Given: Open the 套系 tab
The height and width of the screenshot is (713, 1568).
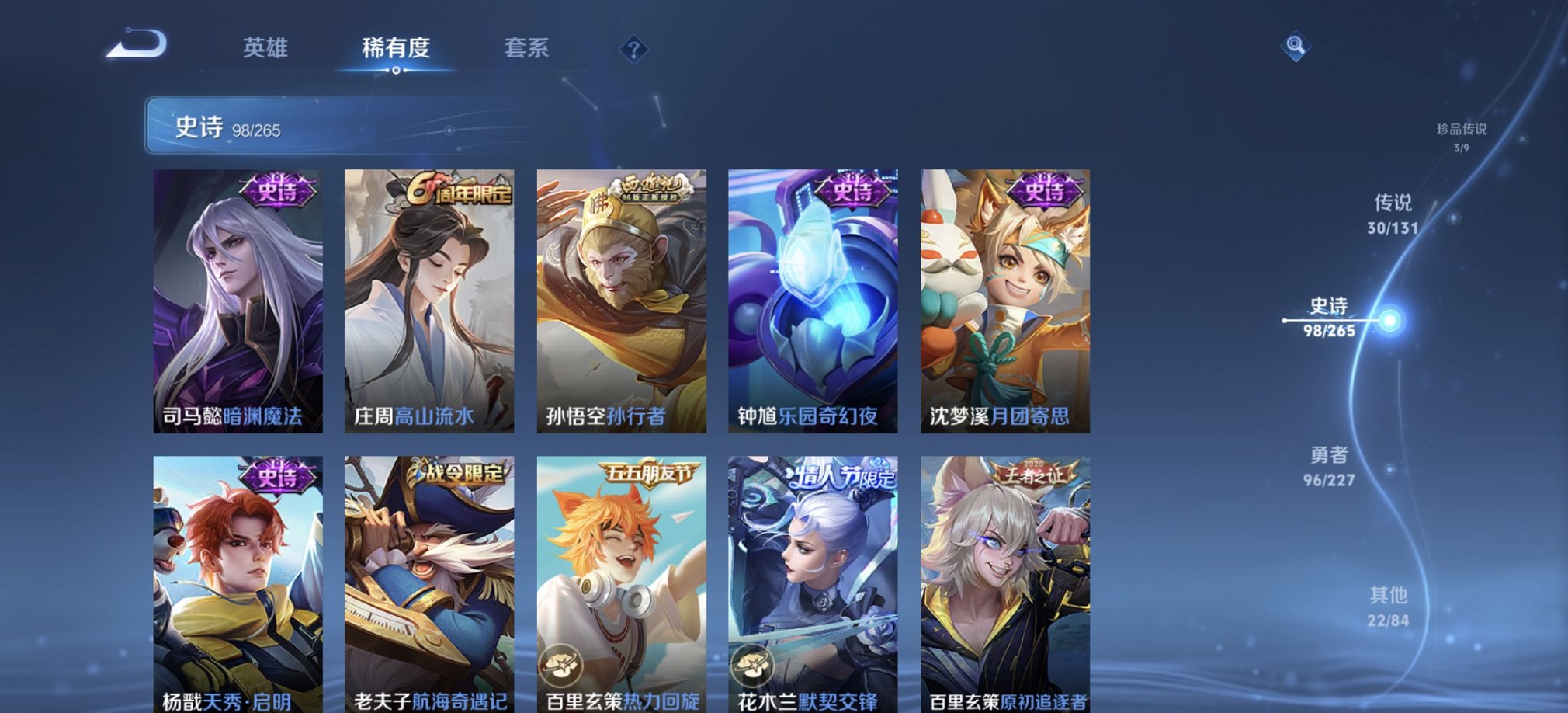Looking at the screenshot, I should [528, 48].
